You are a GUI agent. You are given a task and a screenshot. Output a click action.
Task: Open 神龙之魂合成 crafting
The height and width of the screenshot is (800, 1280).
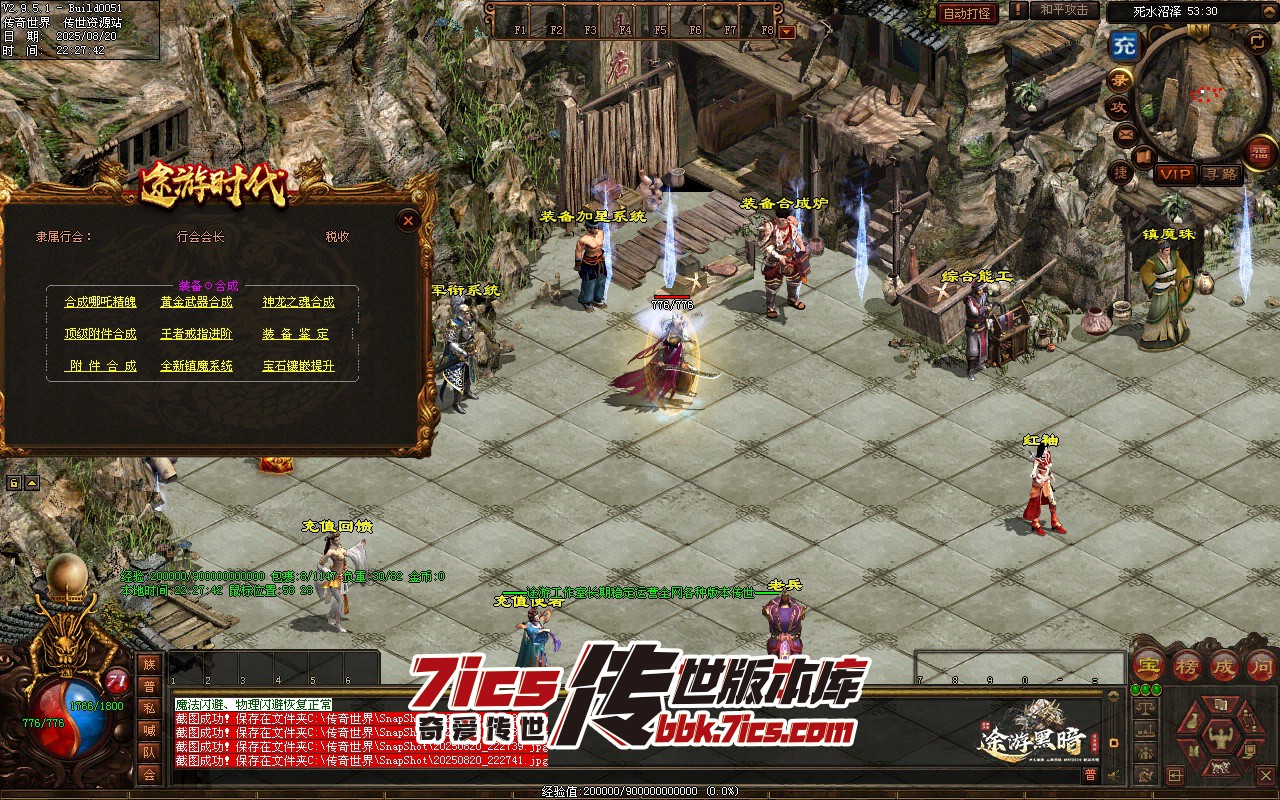(298, 302)
